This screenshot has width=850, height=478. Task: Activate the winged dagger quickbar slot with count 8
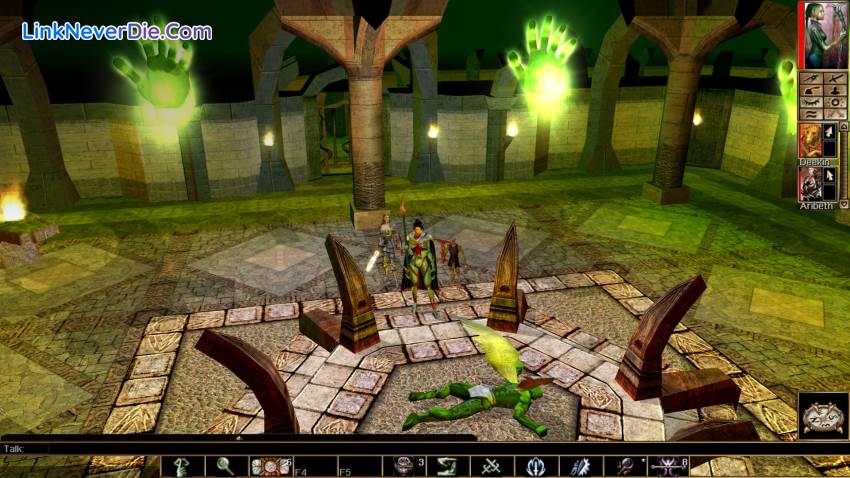pyautogui.click(x=668, y=466)
